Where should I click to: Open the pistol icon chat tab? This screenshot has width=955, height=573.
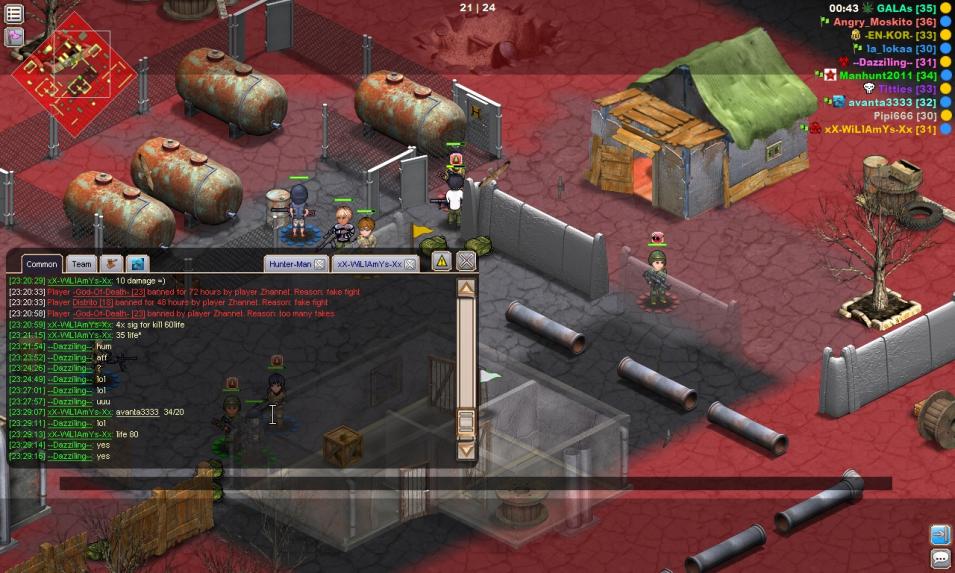pyautogui.click(x=111, y=264)
